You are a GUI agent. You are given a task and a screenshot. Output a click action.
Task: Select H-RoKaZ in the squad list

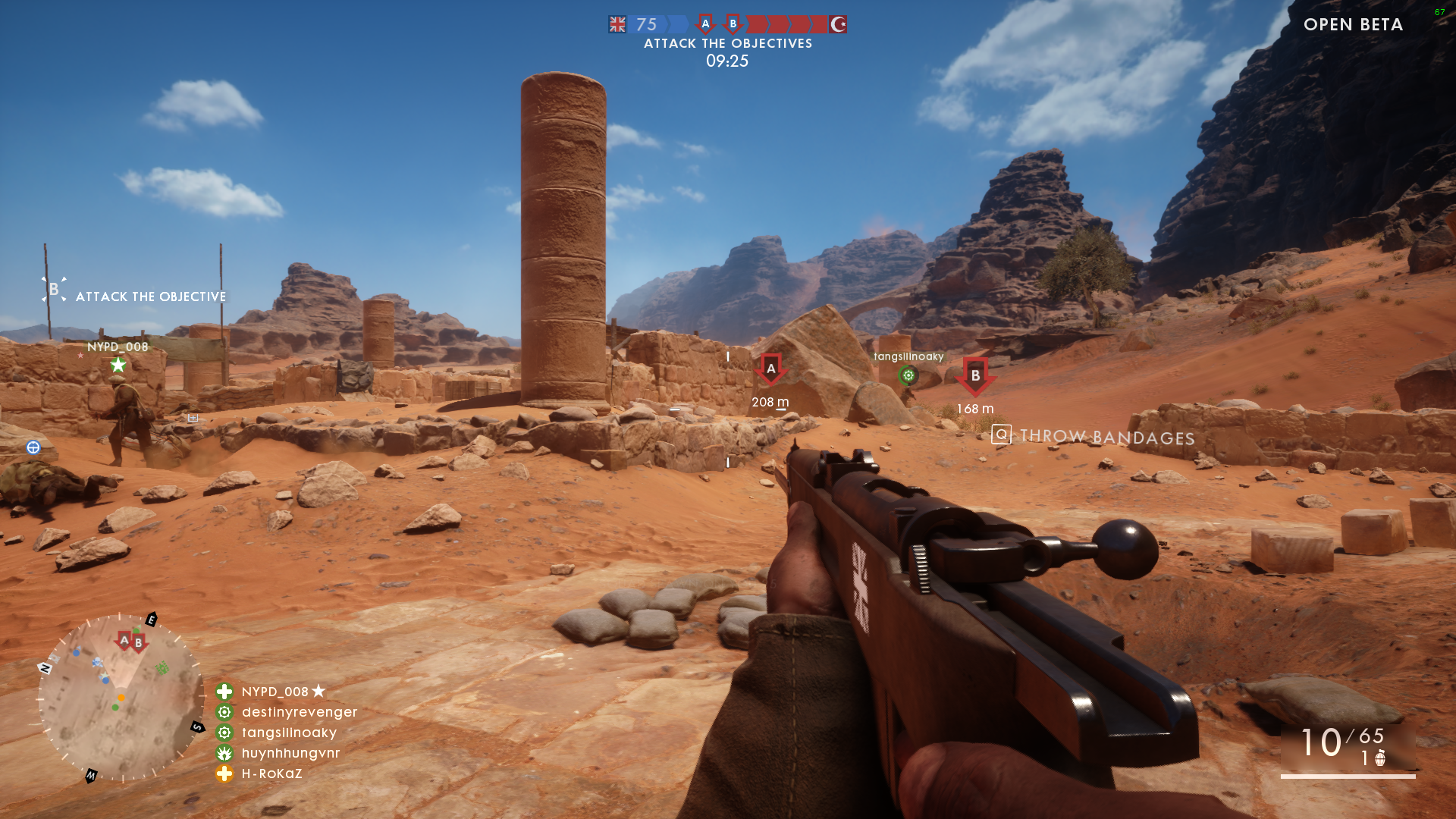point(271,773)
